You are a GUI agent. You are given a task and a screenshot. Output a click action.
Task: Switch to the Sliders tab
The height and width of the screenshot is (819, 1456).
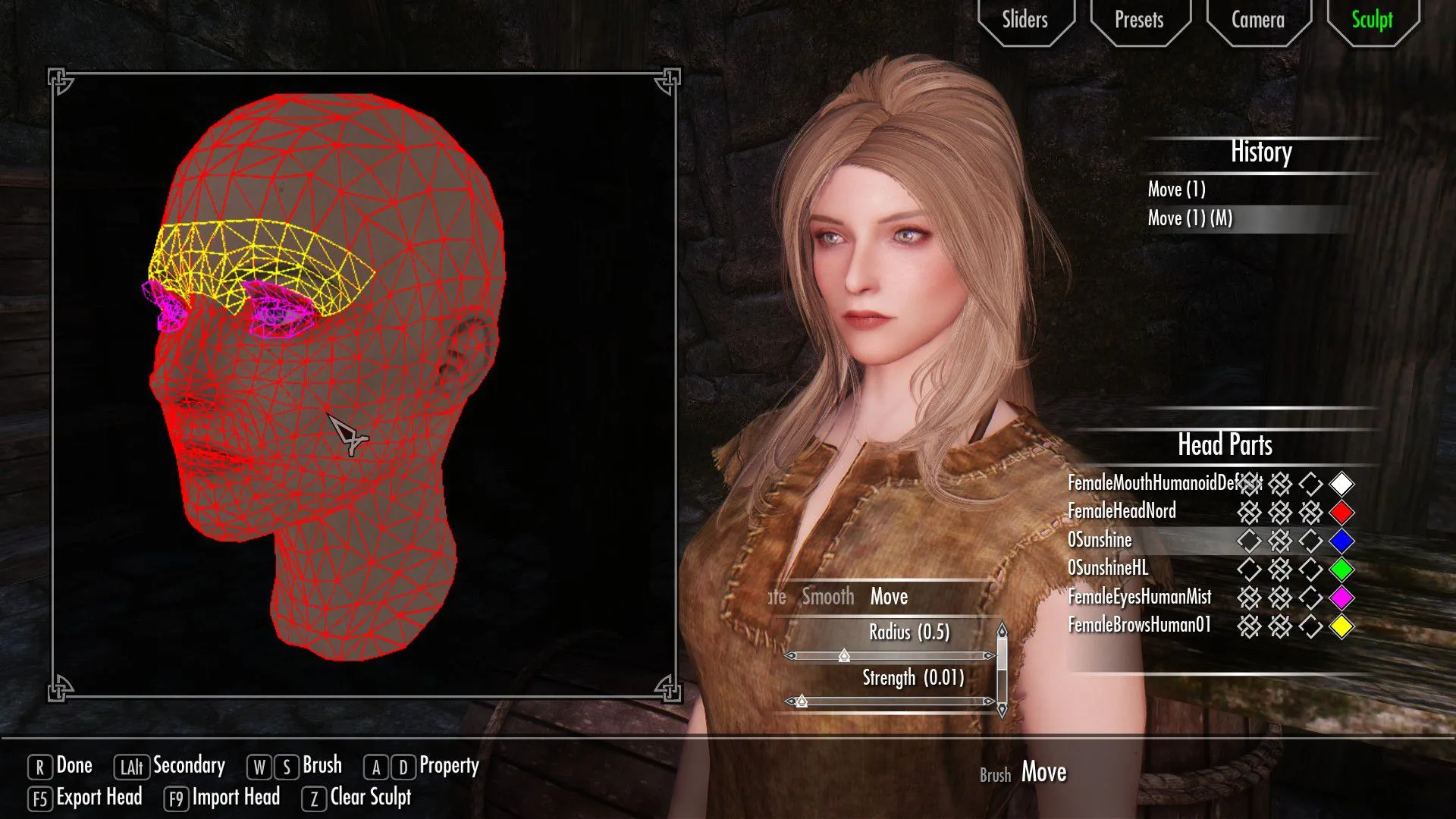tap(1025, 20)
